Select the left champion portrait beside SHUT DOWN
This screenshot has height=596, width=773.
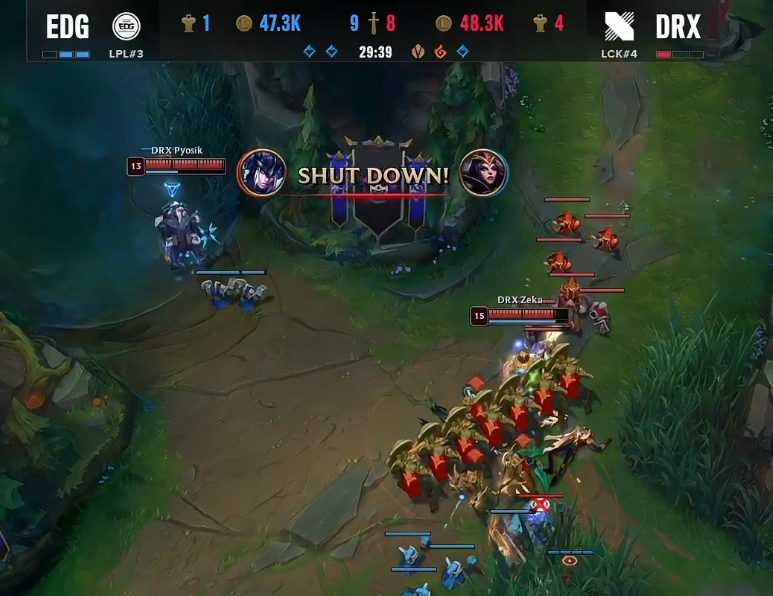(262, 173)
